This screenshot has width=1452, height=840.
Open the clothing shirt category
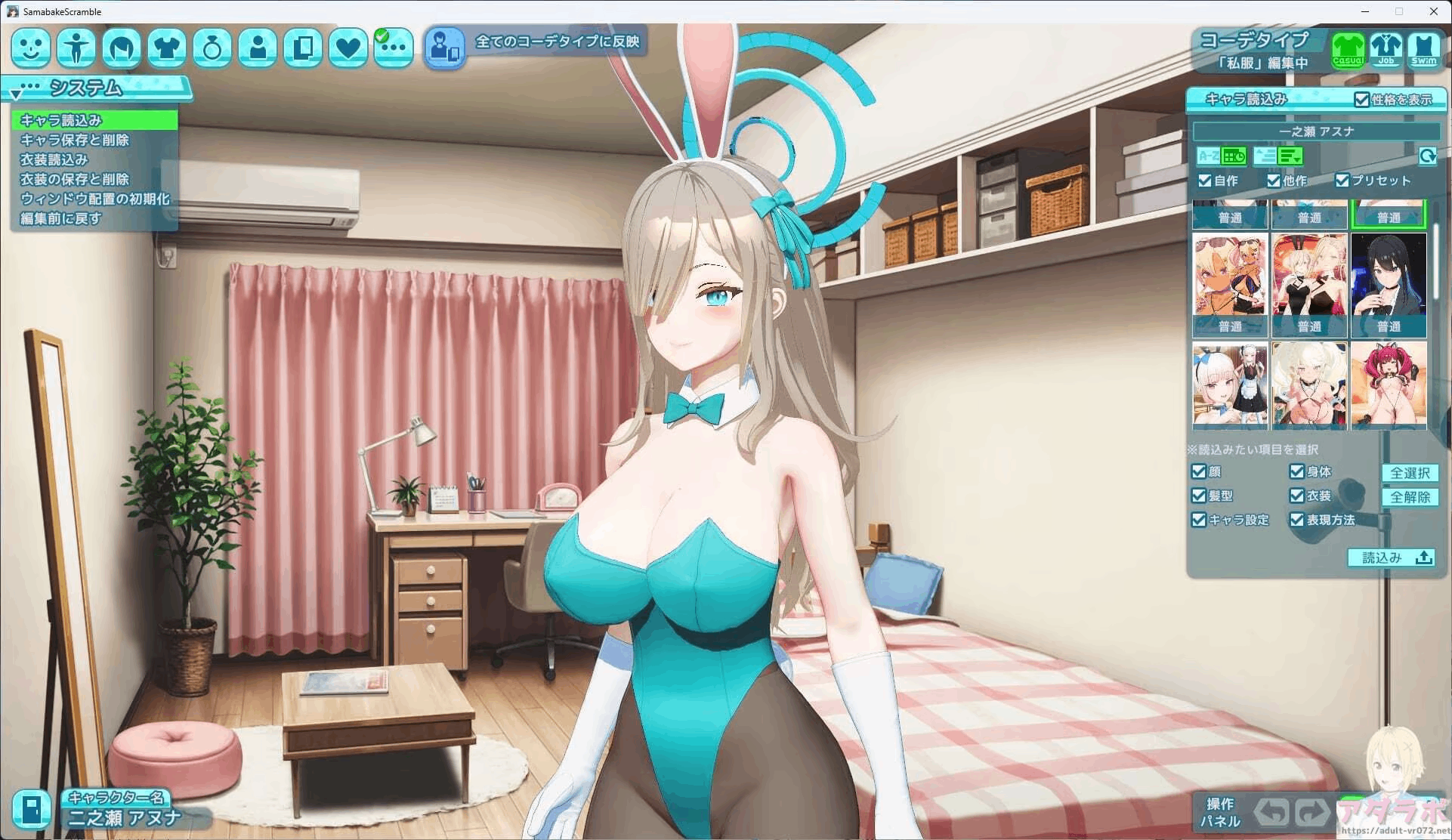pos(167,48)
